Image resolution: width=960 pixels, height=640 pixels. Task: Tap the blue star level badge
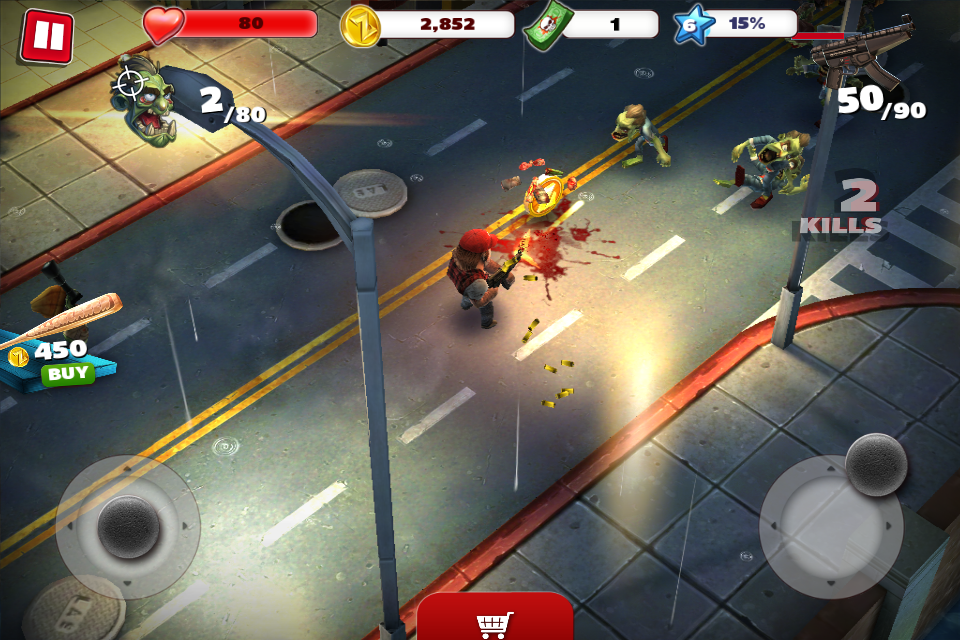tap(692, 25)
